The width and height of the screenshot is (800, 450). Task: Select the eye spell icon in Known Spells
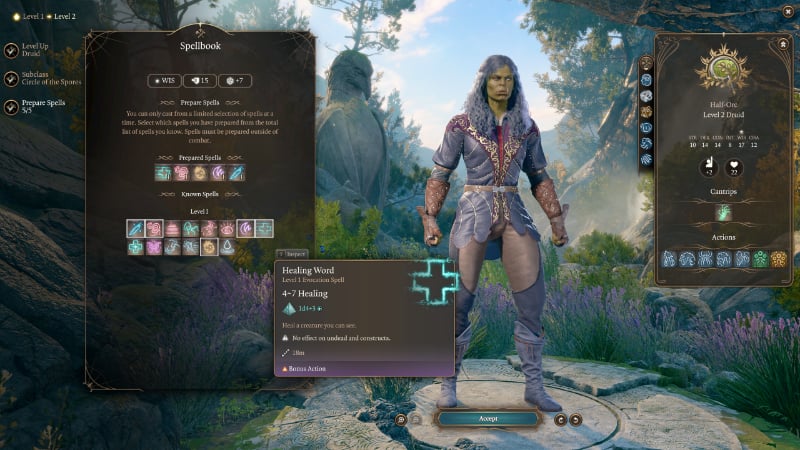click(228, 228)
